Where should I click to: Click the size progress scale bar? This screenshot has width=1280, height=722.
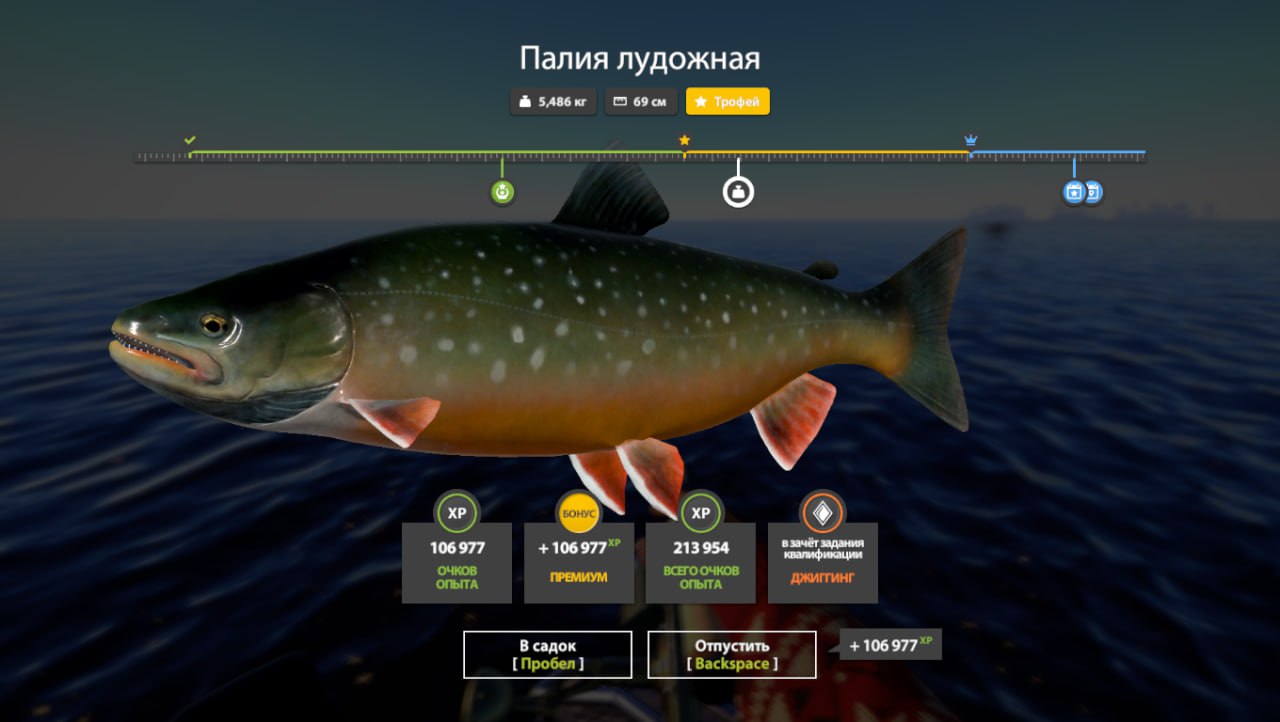click(x=640, y=155)
